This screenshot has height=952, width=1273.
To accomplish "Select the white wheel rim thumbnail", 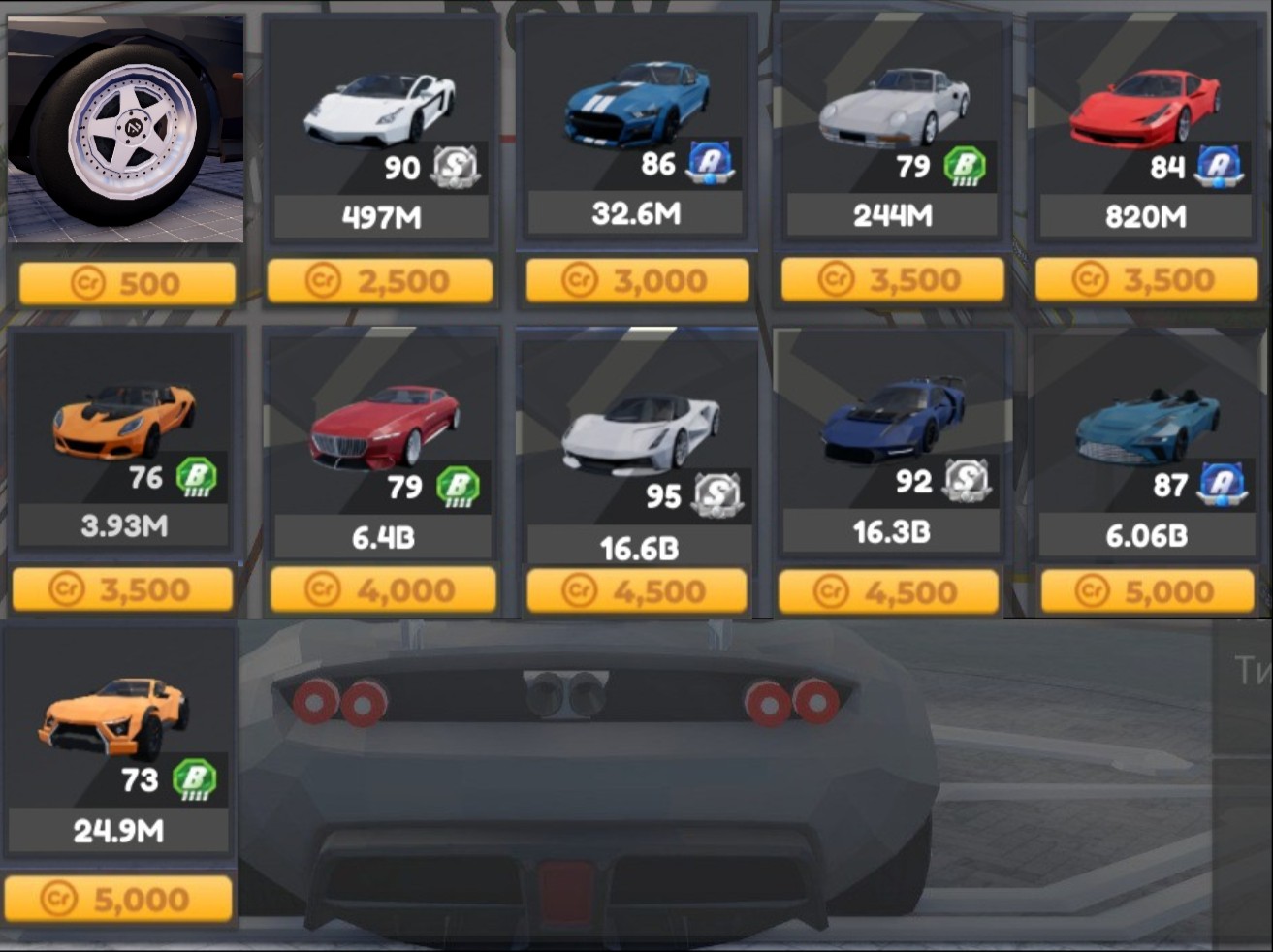I will click(126, 129).
